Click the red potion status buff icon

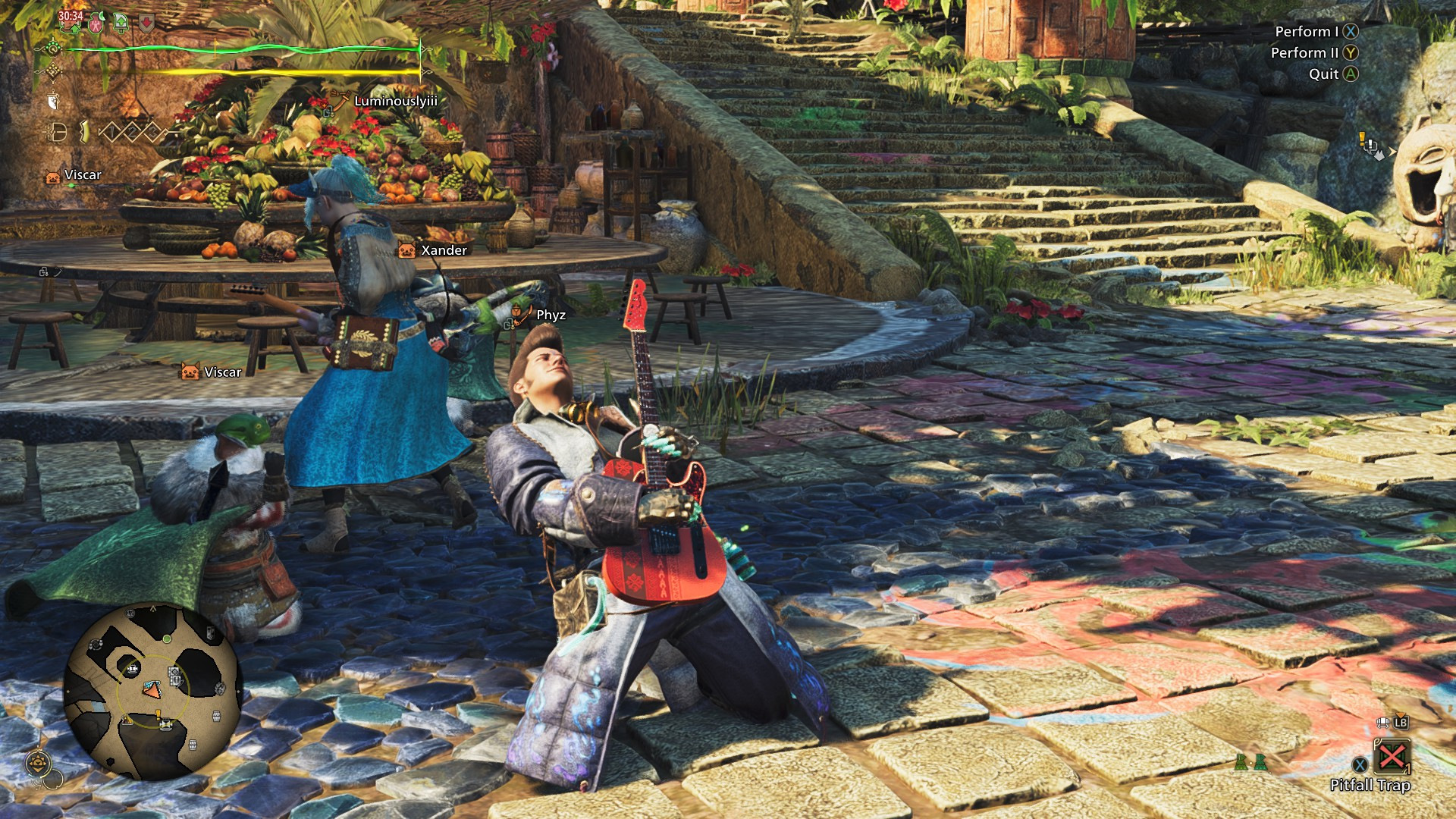pyautogui.click(x=96, y=24)
